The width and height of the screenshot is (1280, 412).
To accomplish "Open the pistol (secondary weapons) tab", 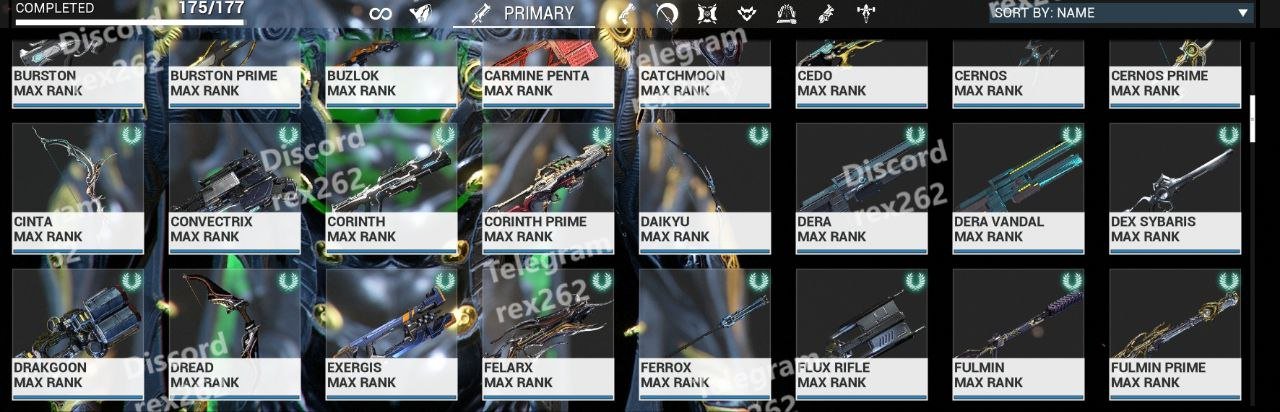I will pos(626,13).
